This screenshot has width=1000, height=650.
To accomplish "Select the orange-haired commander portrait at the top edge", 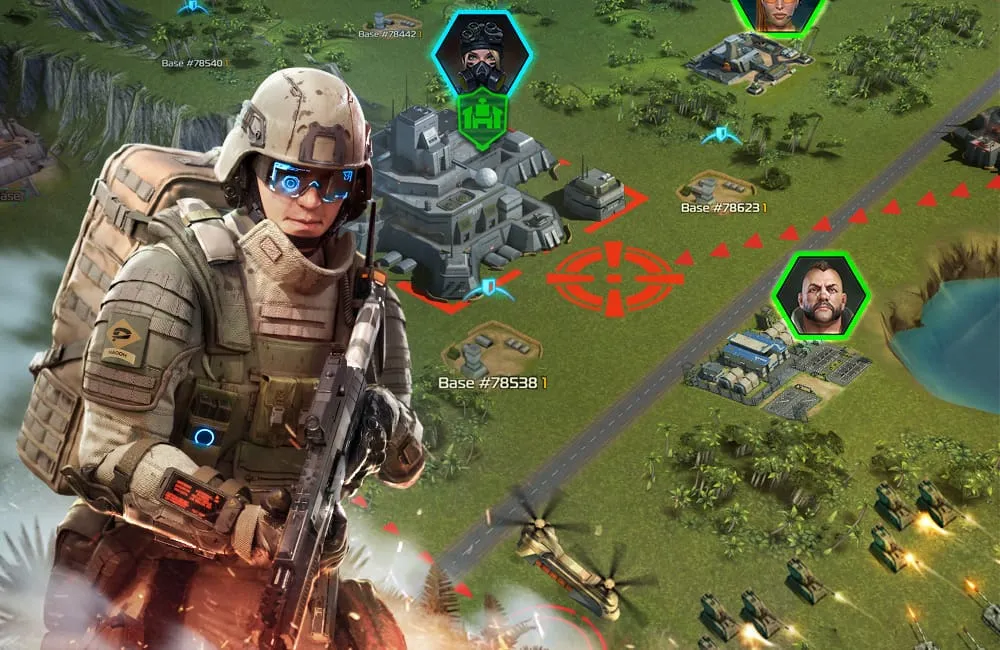I will point(780,13).
